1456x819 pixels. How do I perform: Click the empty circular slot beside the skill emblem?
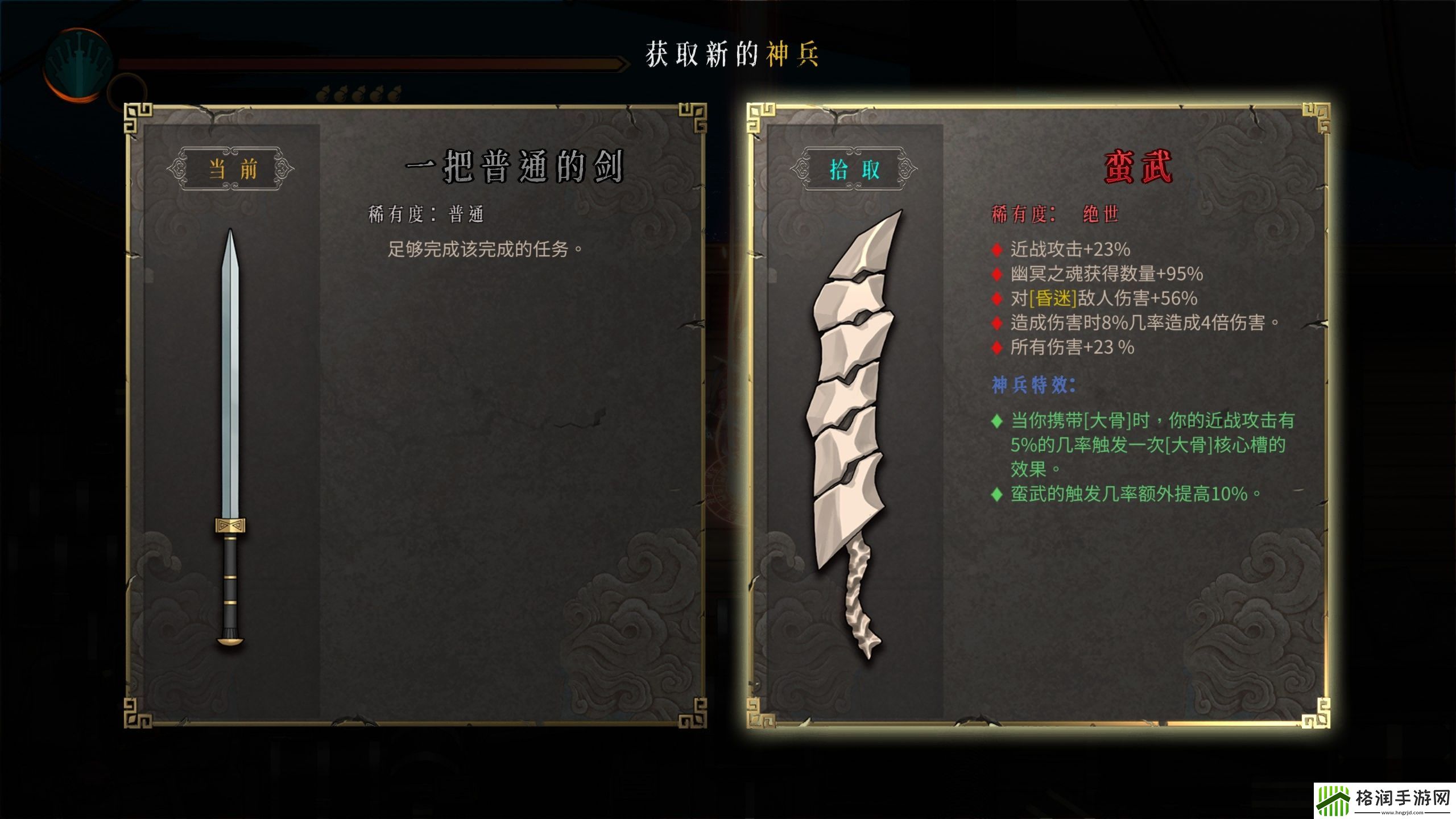126,91
